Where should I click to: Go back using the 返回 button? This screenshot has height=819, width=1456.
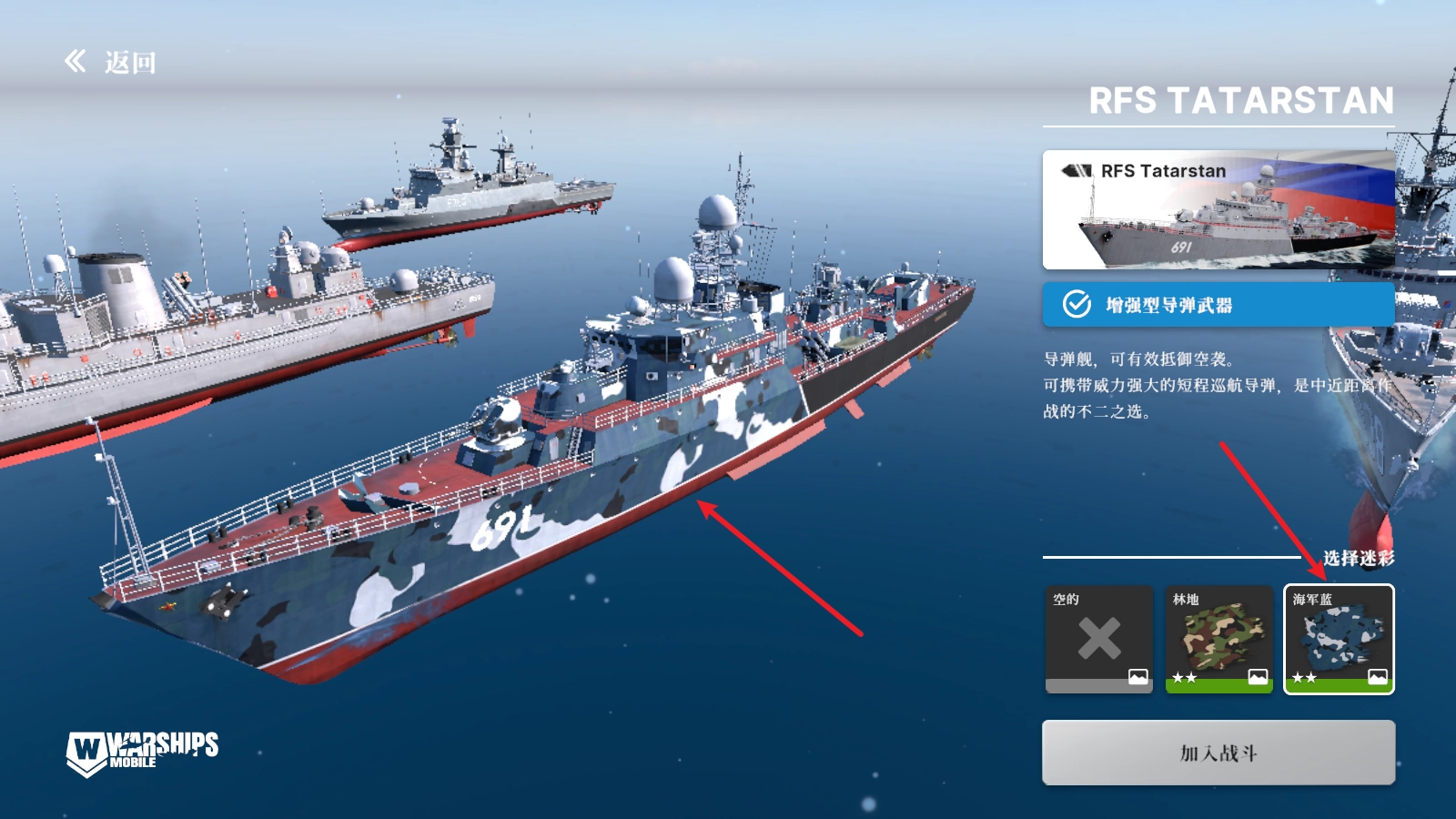[x=111, y=62]
